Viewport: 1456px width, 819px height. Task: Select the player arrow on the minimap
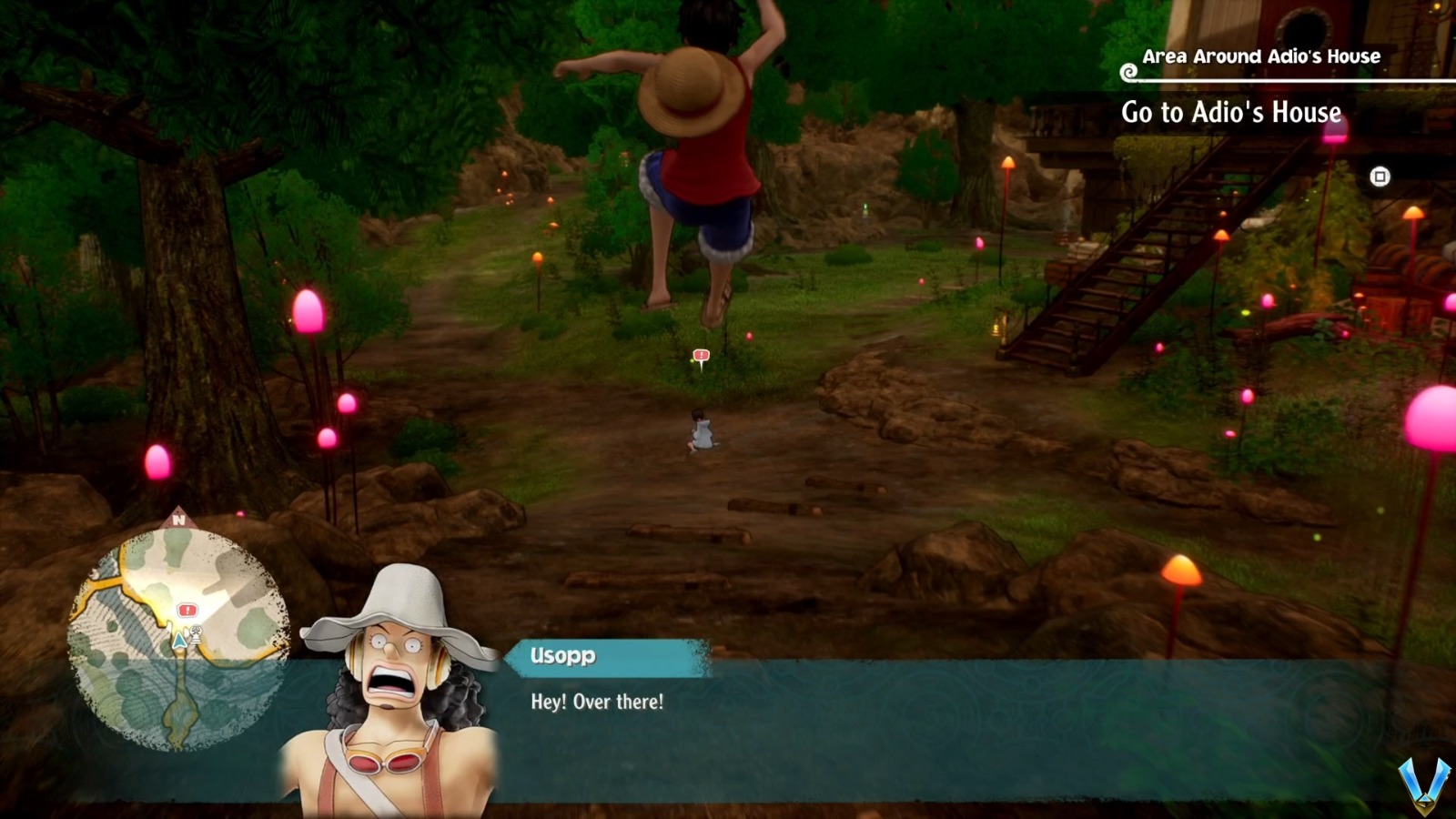click(178, 640)
